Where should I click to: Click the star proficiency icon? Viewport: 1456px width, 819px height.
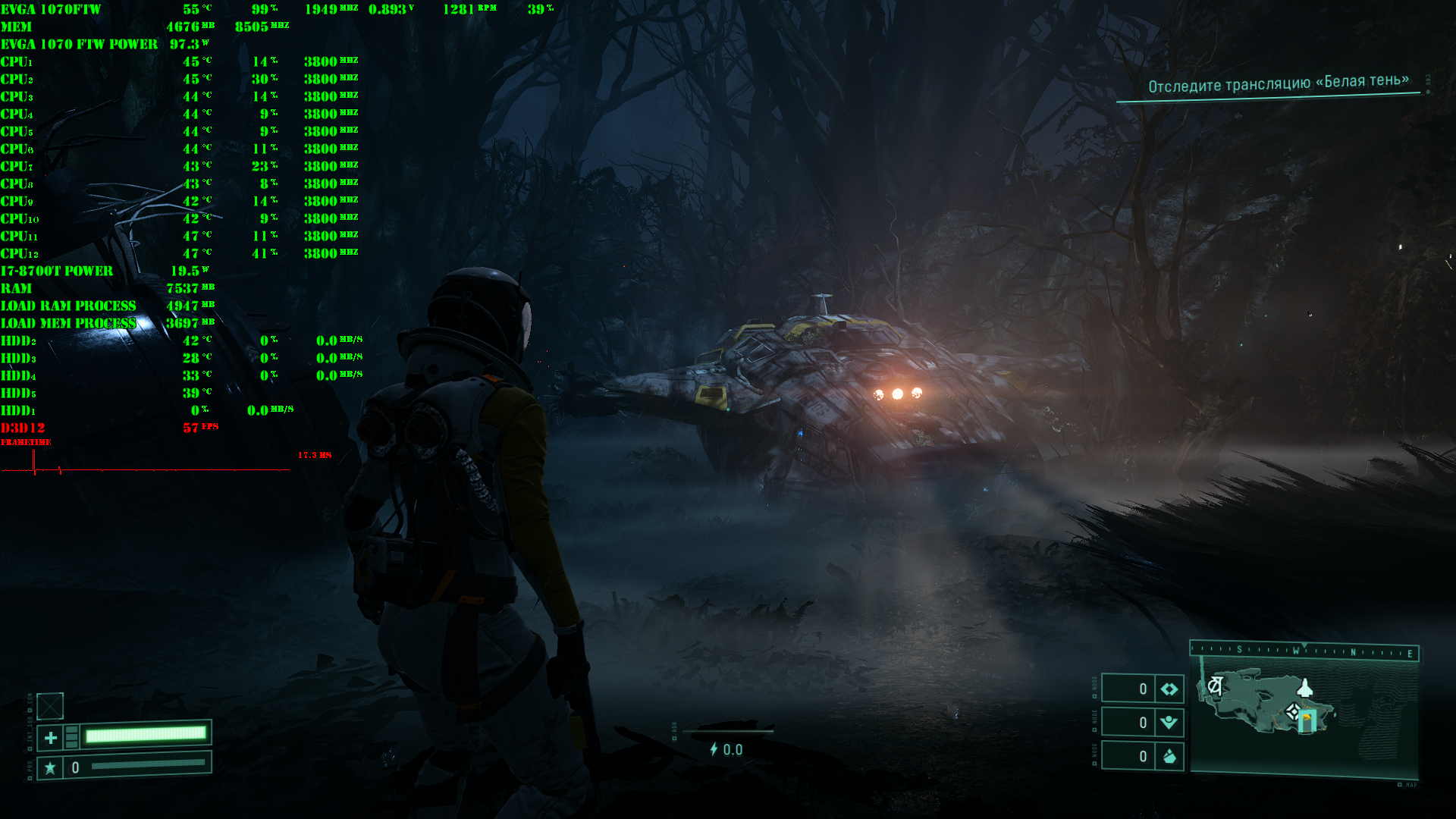click(x=50, y=768)
